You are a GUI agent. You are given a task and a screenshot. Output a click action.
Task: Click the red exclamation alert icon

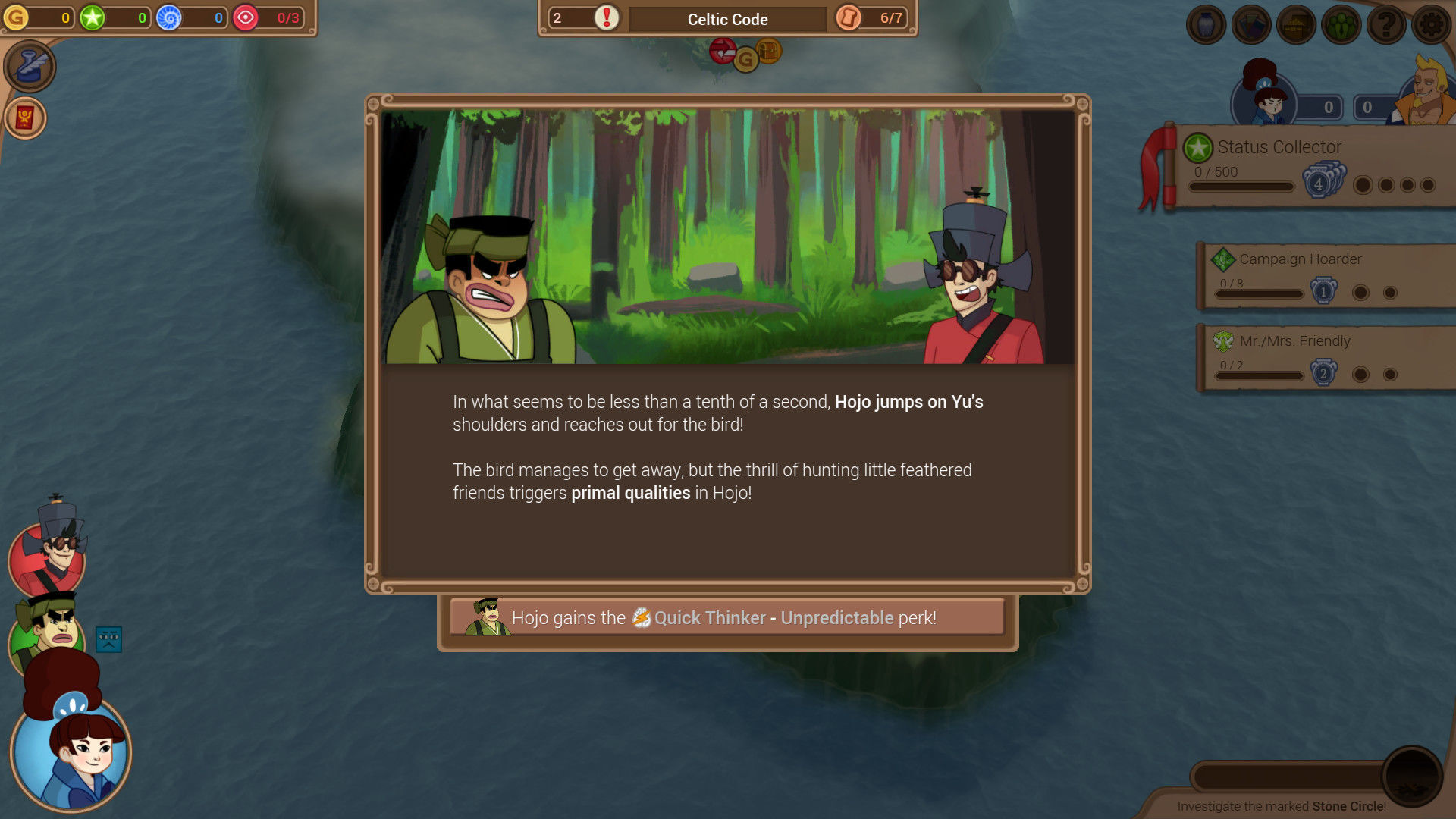(607, 17)
